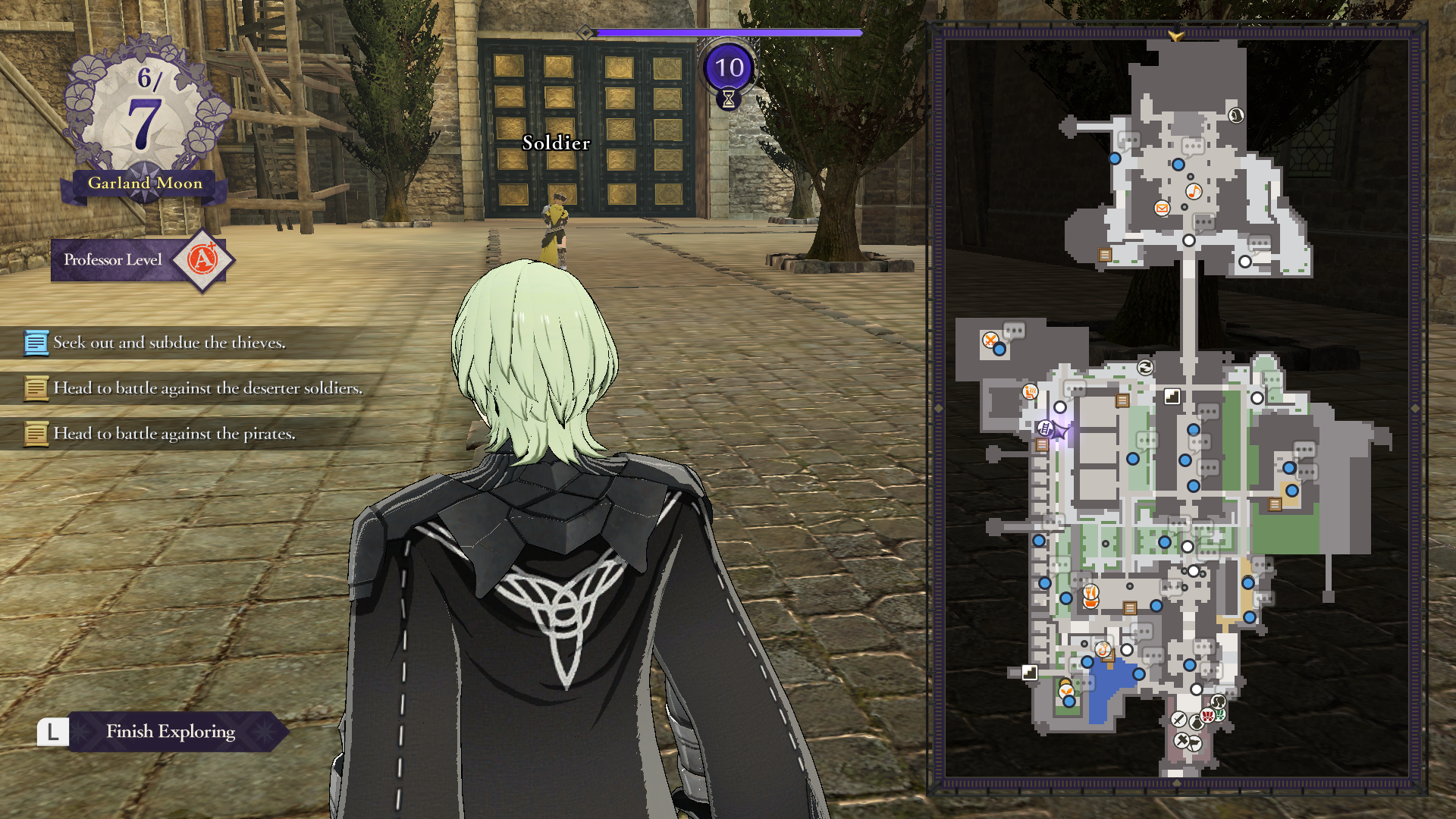
Task: Click the greenhouse sprout marker on map
Action: click(x=1066, y=690)
